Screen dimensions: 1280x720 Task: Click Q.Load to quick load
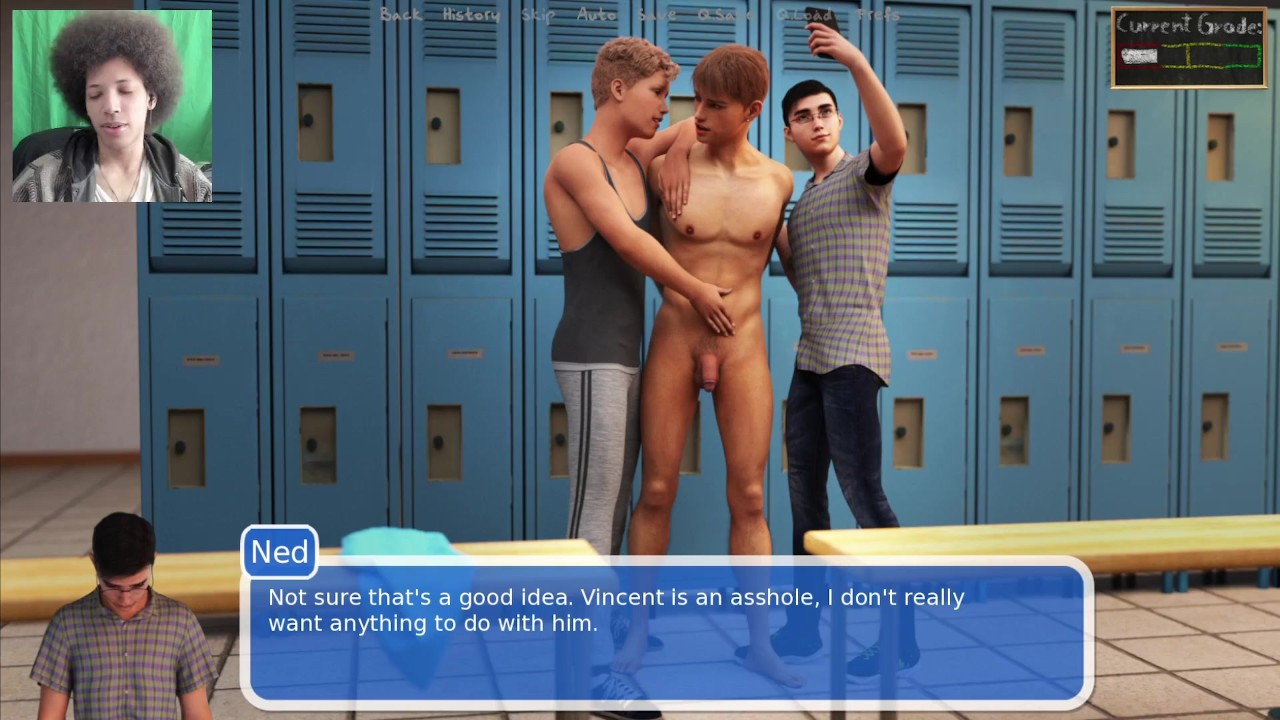(x=804, y=15)
